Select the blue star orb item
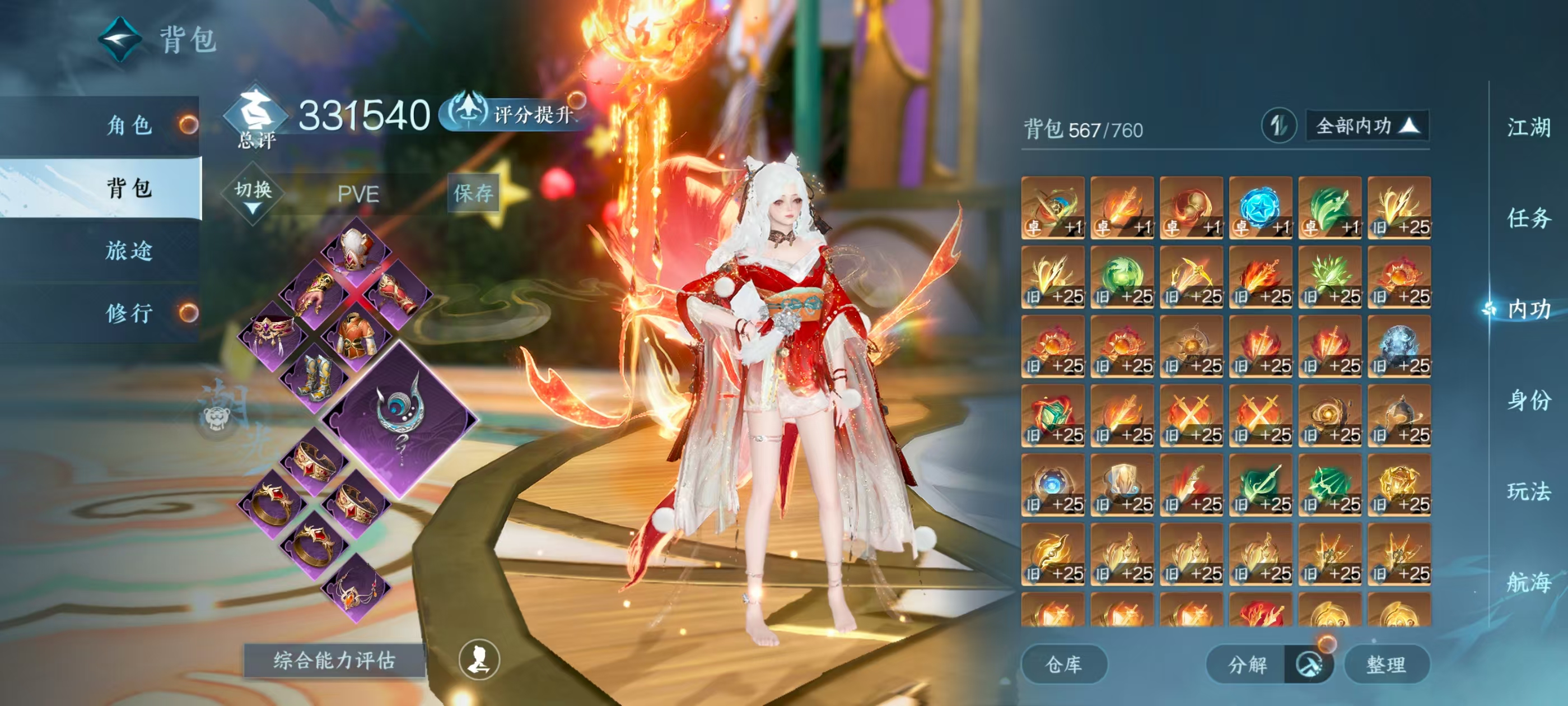 [1260, 208]
